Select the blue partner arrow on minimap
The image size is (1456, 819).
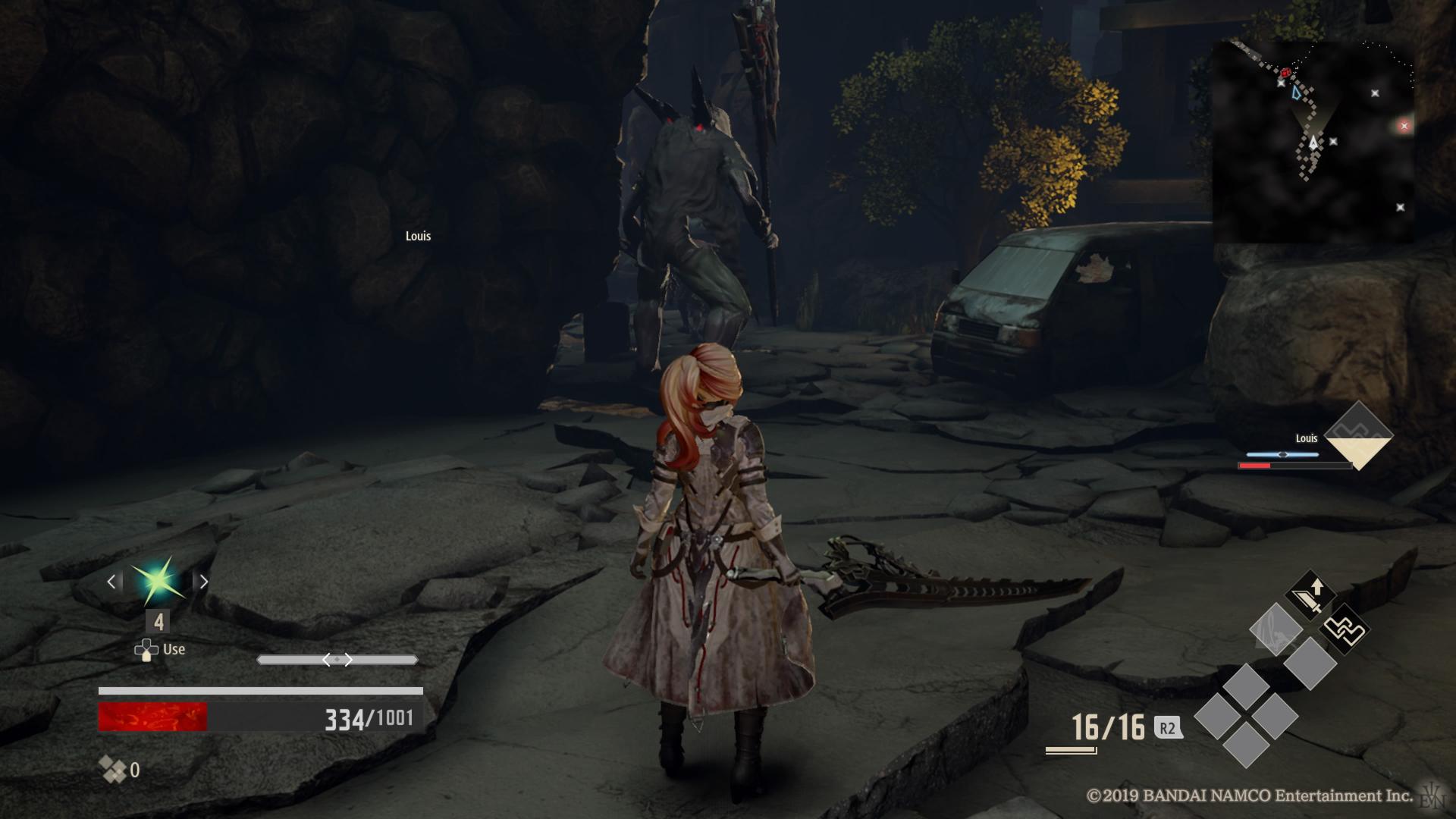[x=1296, y=93]
